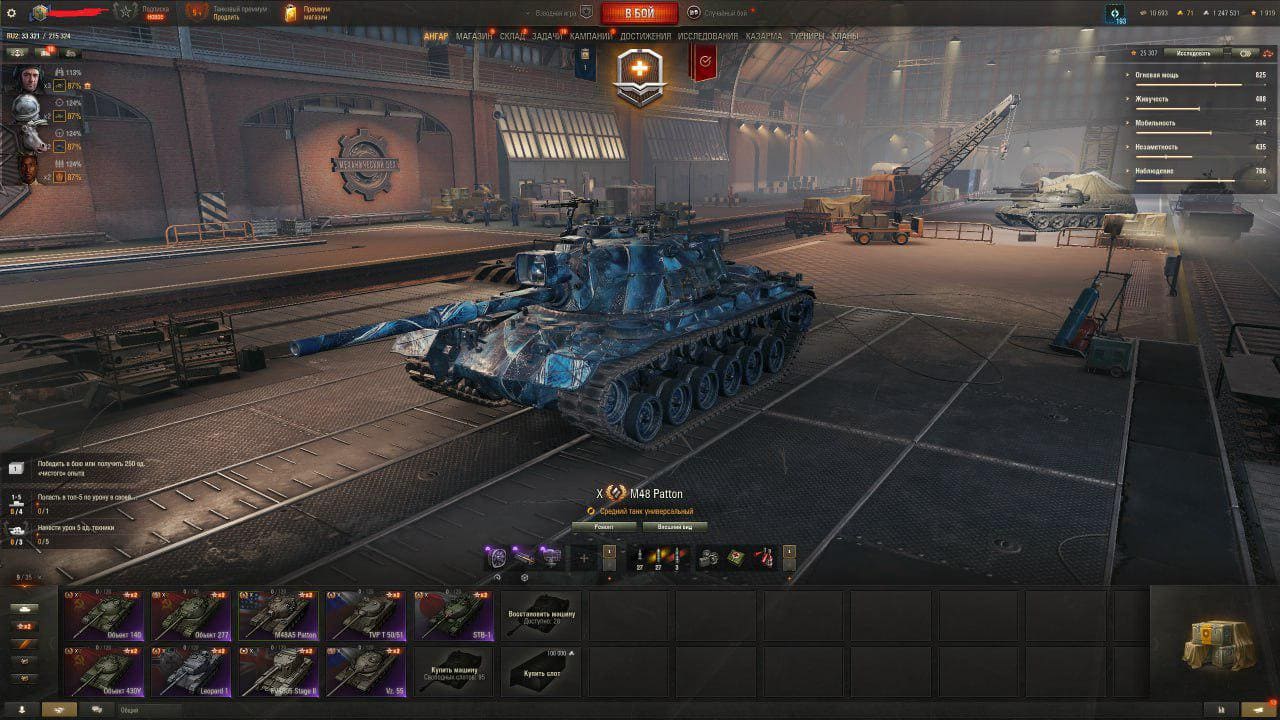The height and width of the screenshot is (720, 1280).
Task: Select the first aid kit consumable slot
Action: pyautogui.click(x=735, y=558)
